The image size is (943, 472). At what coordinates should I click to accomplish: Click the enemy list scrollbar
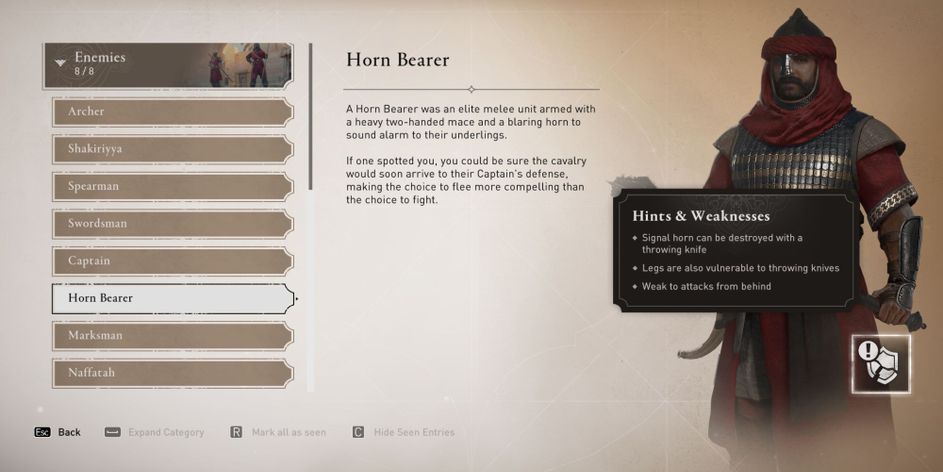click(x=311, y=120)
